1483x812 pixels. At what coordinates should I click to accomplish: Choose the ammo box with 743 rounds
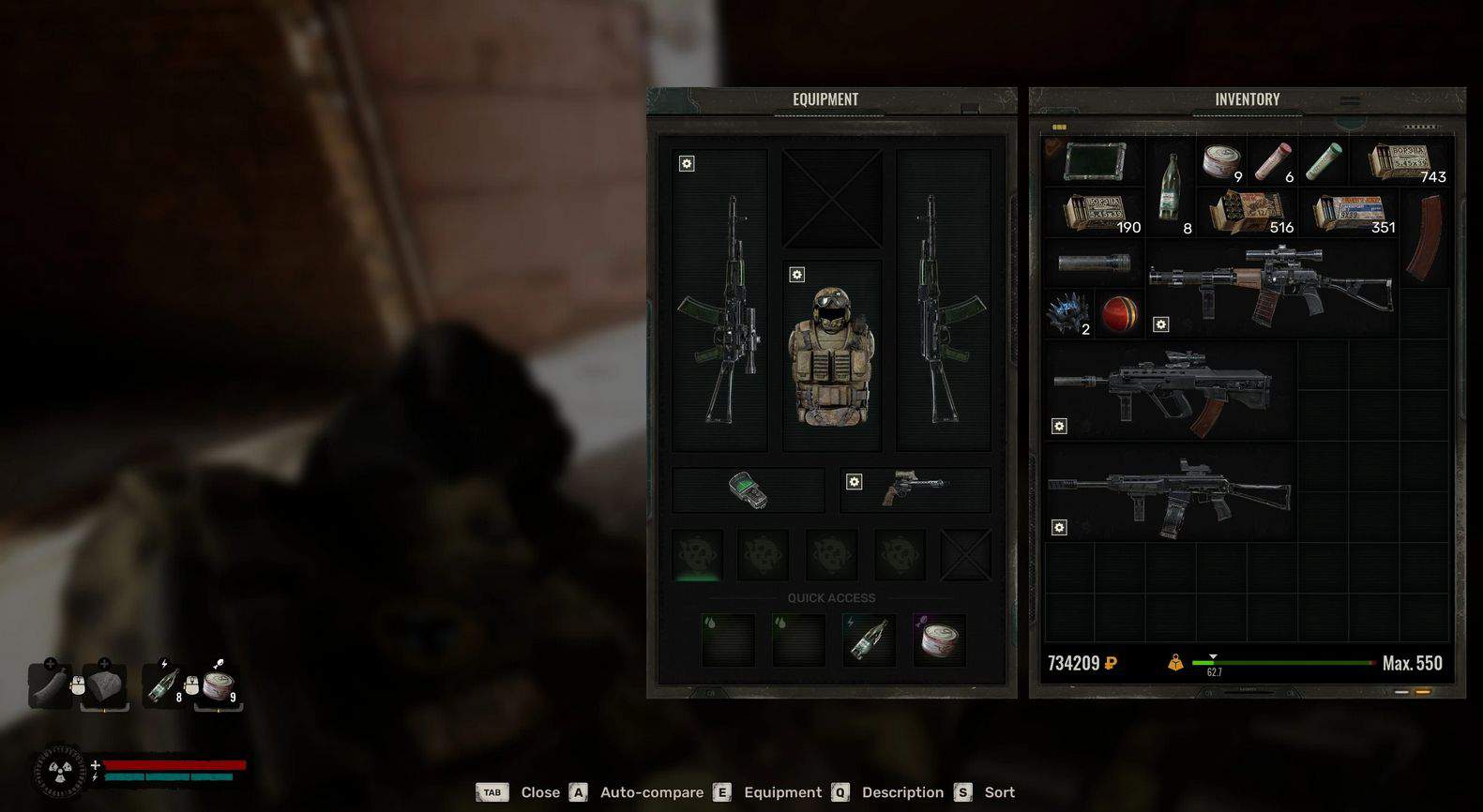click(x=1399, y=160)
